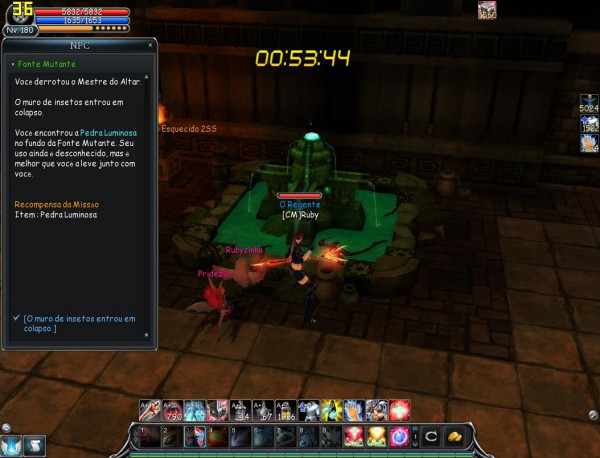Viewport: 600px width, 458px height.
Task: Activate the orange burst skill in the hotbar
Action: pos(377,436)
